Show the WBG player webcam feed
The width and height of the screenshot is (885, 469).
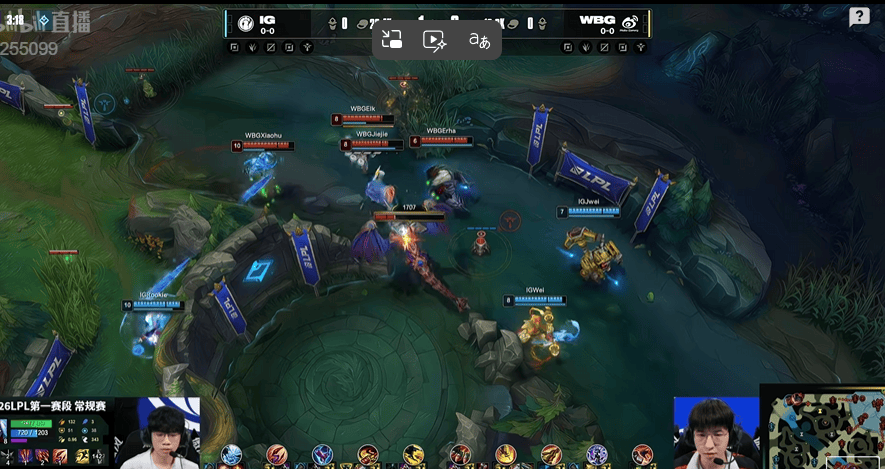point(714,433)
